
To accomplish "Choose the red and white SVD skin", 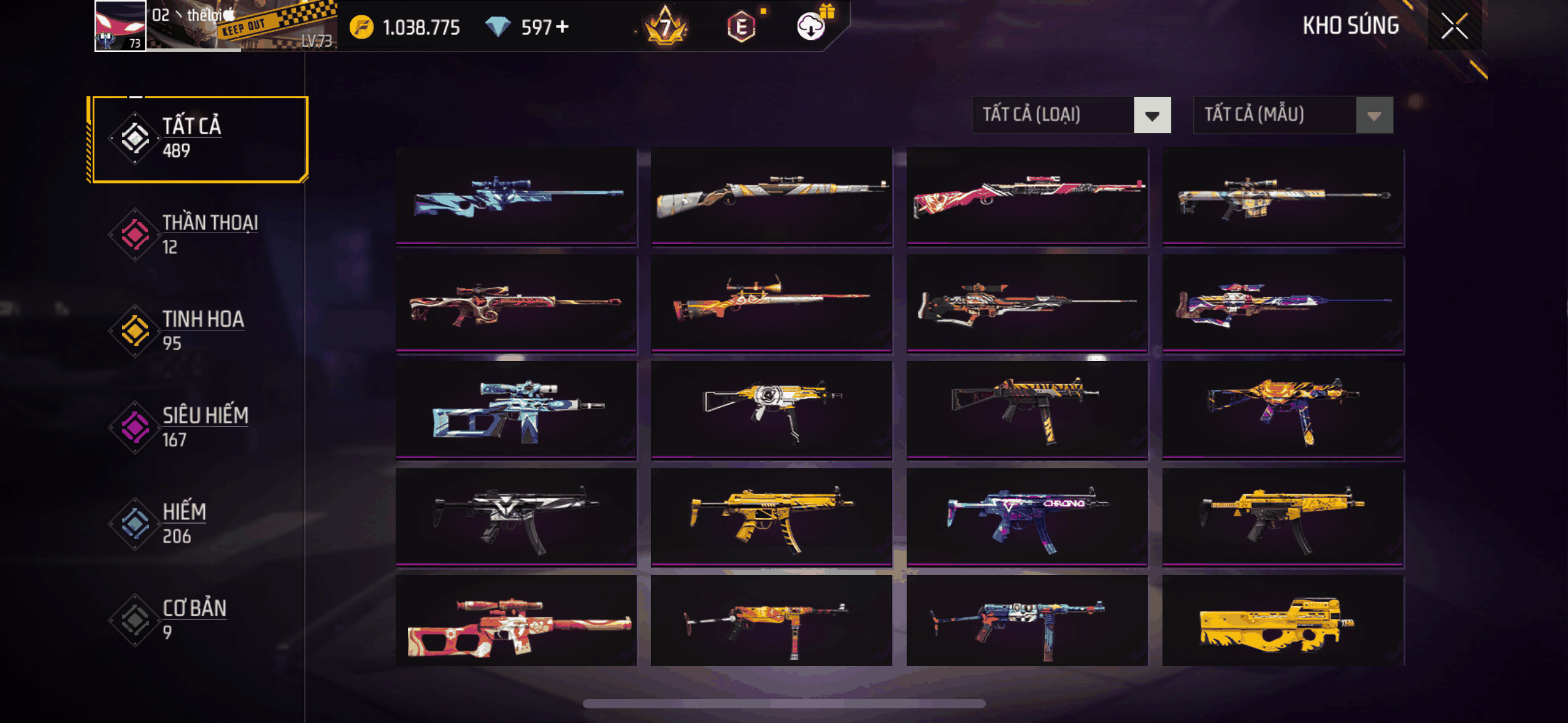I will (x=517, y=621).
